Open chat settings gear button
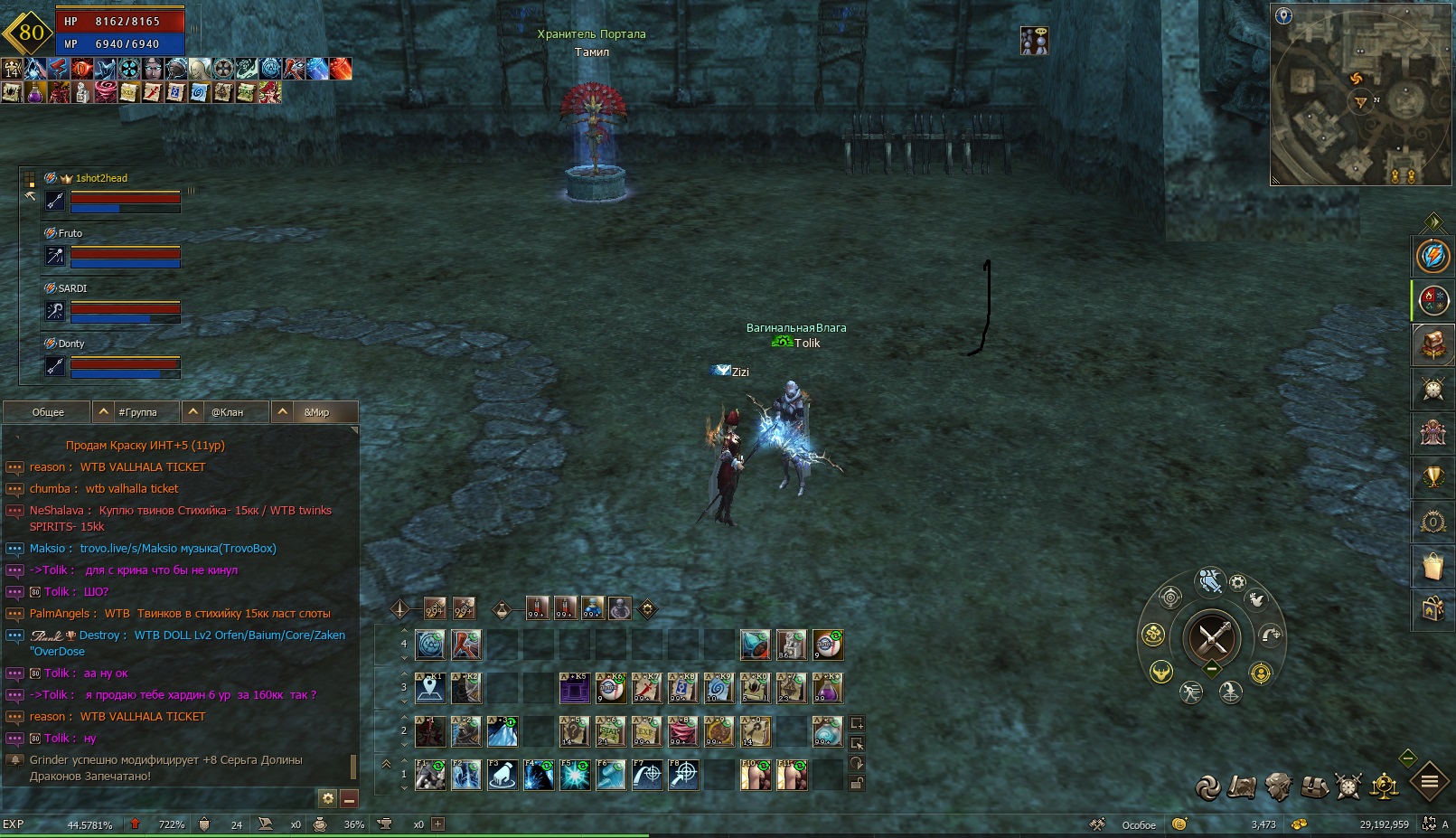Image resolution: width=1456 pixels, height=838 pixels. point(327,798)
